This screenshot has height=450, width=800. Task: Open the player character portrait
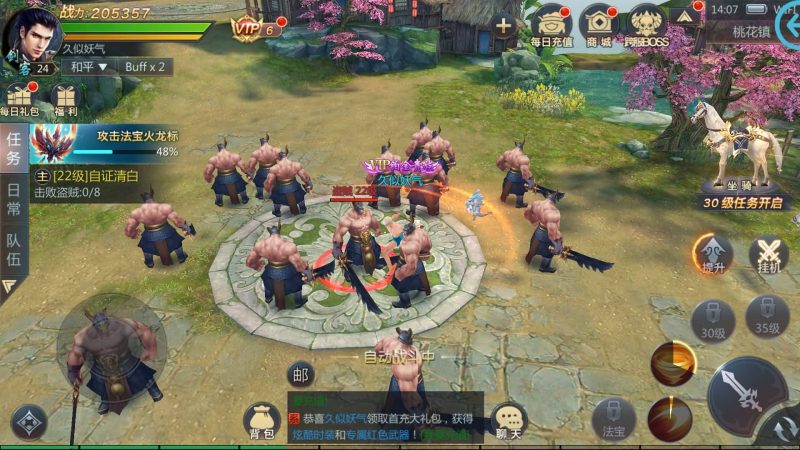tap(32, 34)
